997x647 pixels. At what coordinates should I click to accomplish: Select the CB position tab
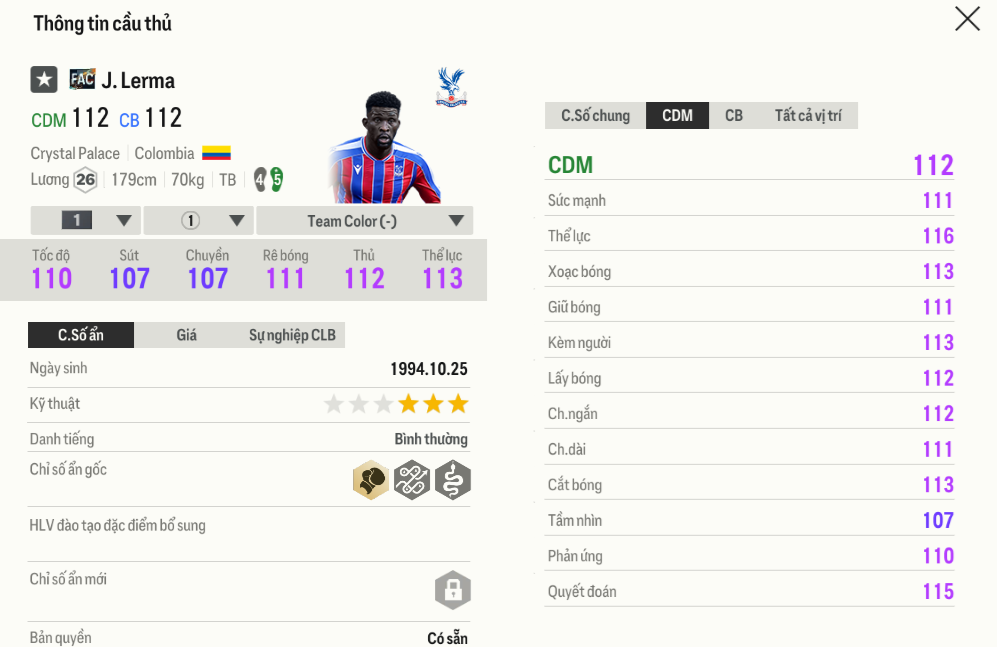734,116
